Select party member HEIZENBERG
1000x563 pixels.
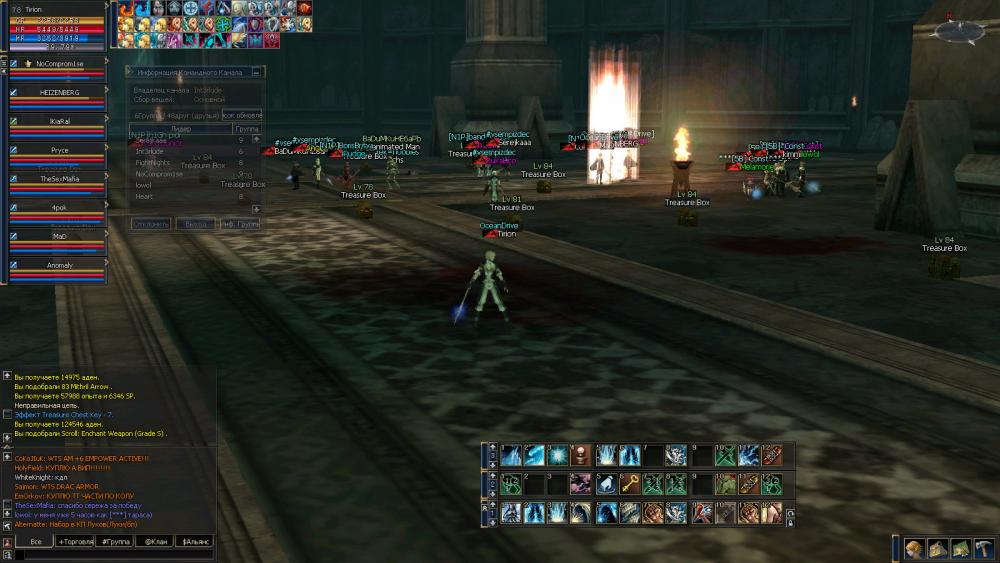[59, 92]
